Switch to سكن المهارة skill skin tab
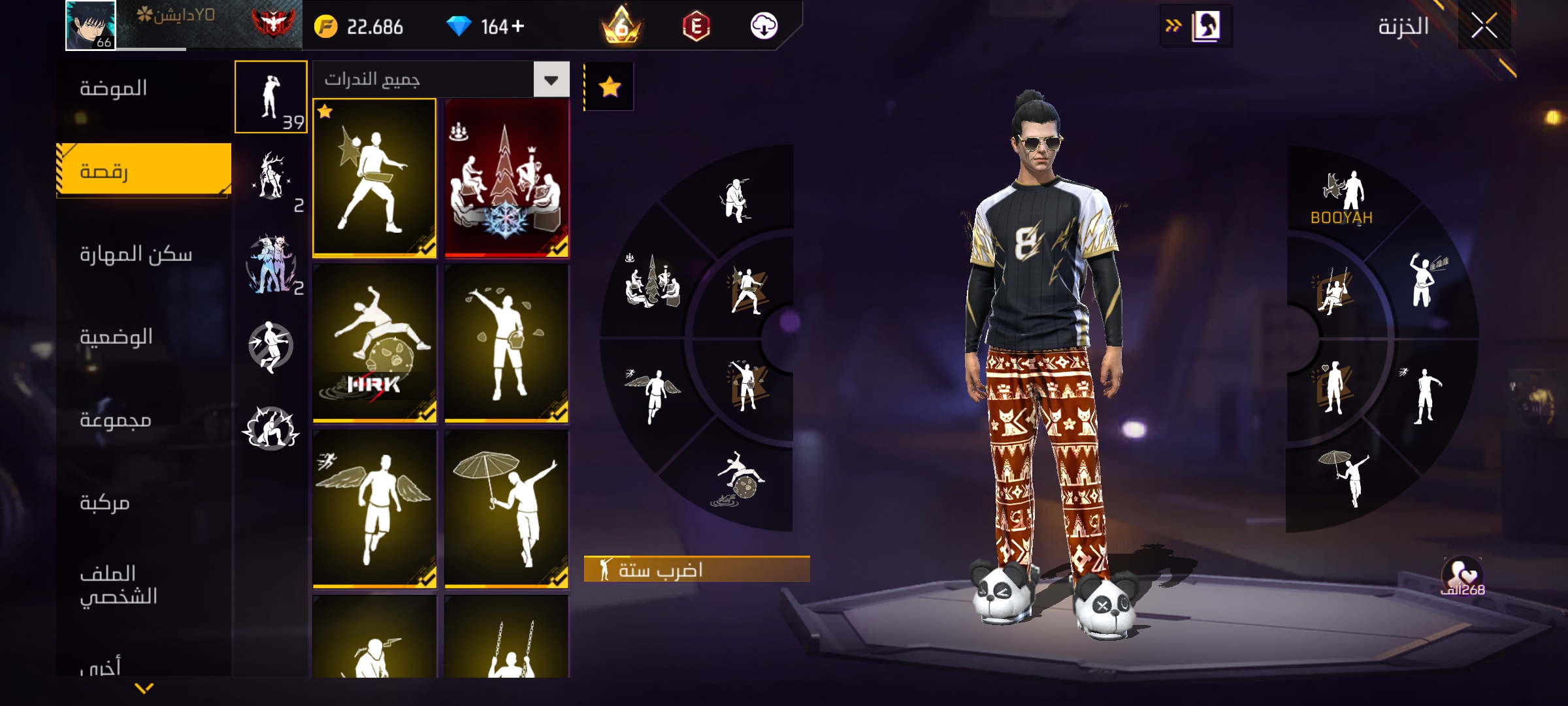Image resolution: width=1568 pixels, height=706 pixels. 136,254
